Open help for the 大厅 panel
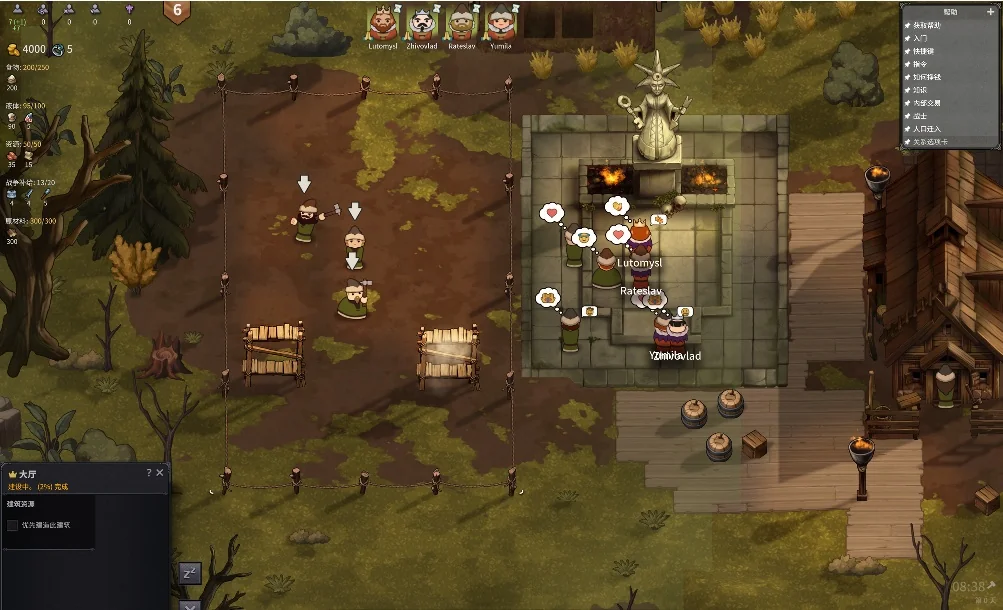 point(149,473)
